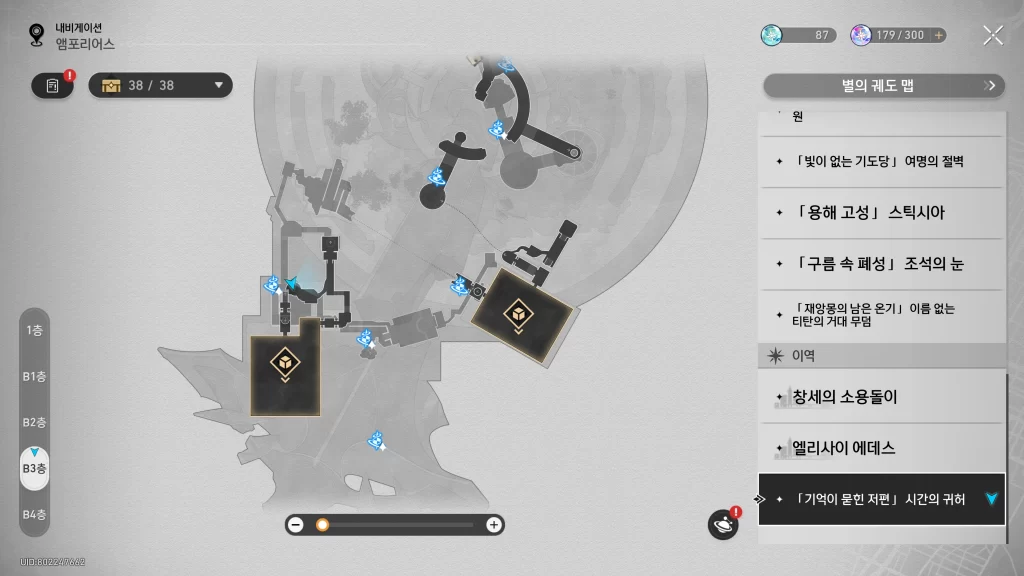The height and width of the screenshot is (576, 1024).
Task: Switch to floor B4층
Action: coord(34,514)
